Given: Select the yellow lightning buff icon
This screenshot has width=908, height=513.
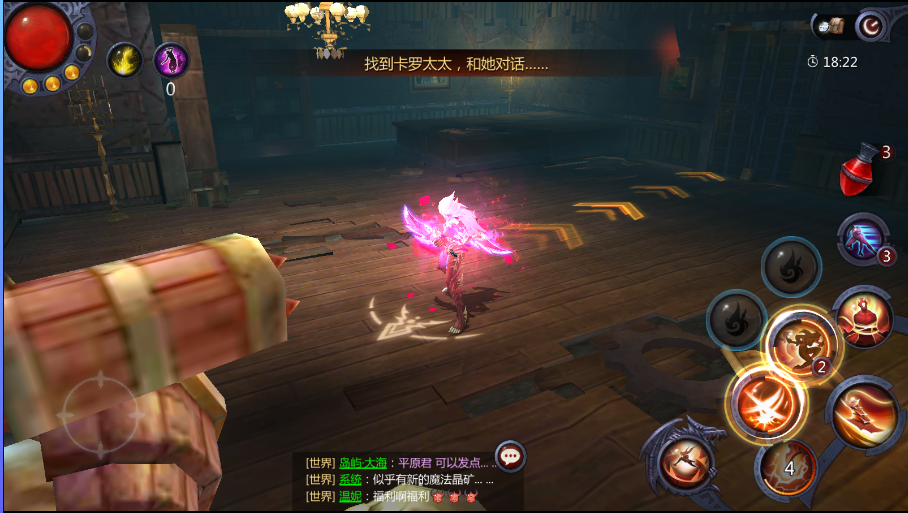Looking at the screenshot, I should [x=124, y=60].
